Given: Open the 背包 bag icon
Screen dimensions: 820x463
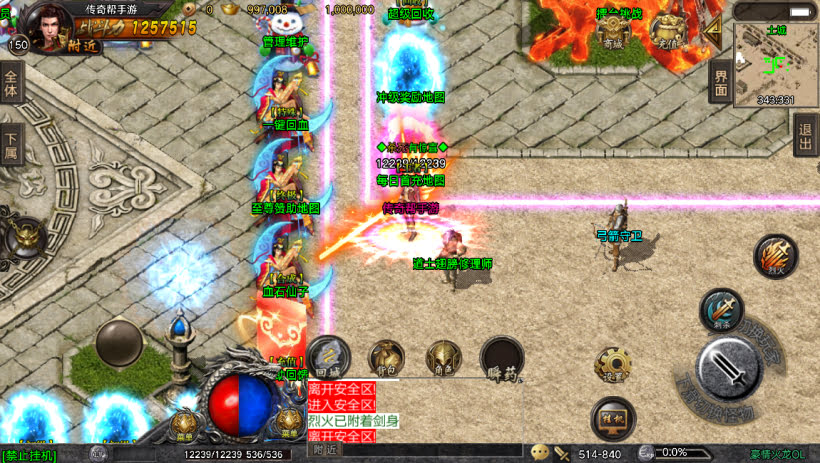Looking at the screenshot, I should click(386, 358).
